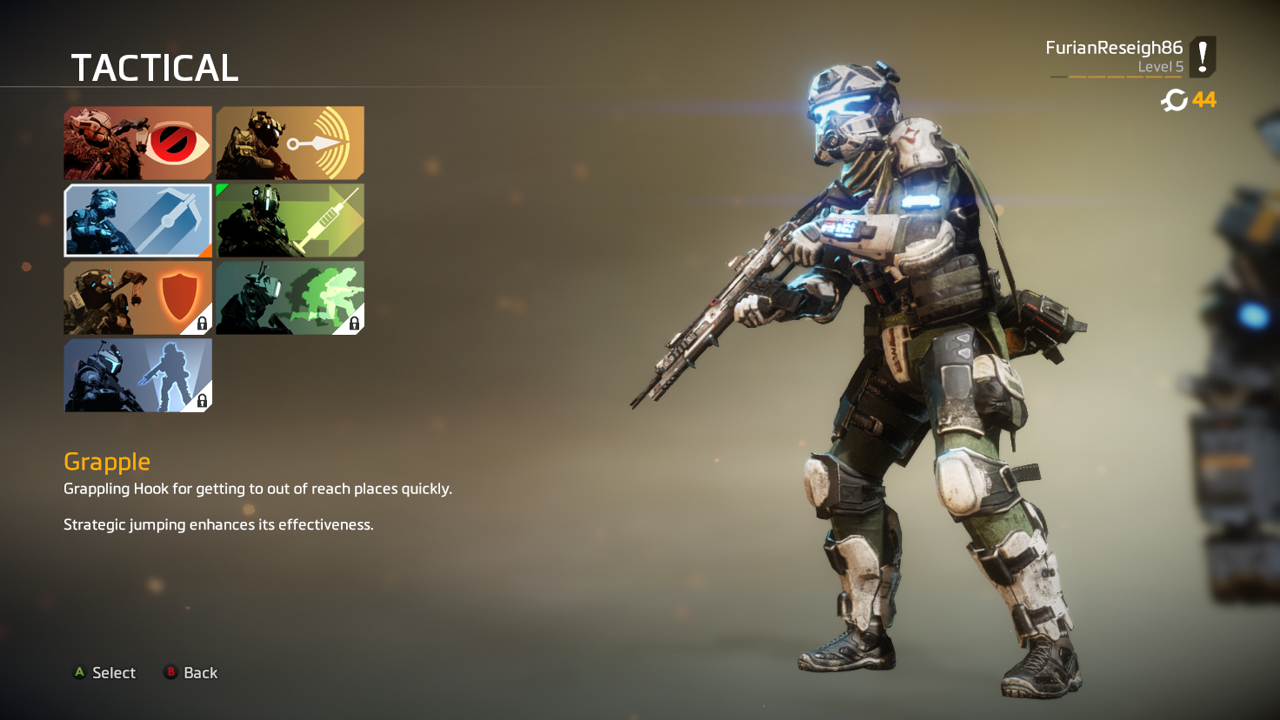Pick the Stim syringe tactical tile
This screenshot has width=1280, height=720.
[290, 220]
